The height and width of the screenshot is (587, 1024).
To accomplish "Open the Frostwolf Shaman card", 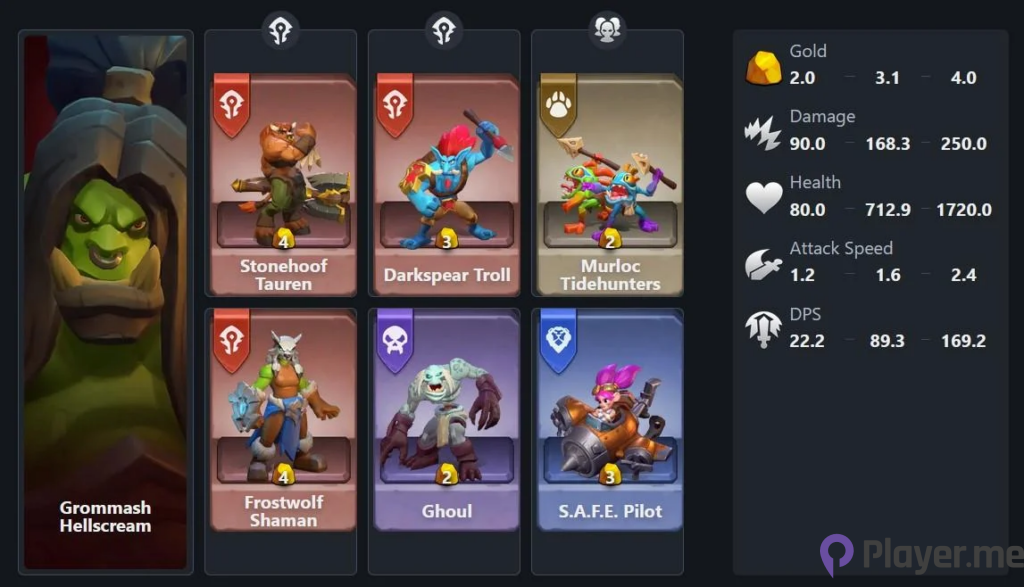I will [x=284, y=420].
